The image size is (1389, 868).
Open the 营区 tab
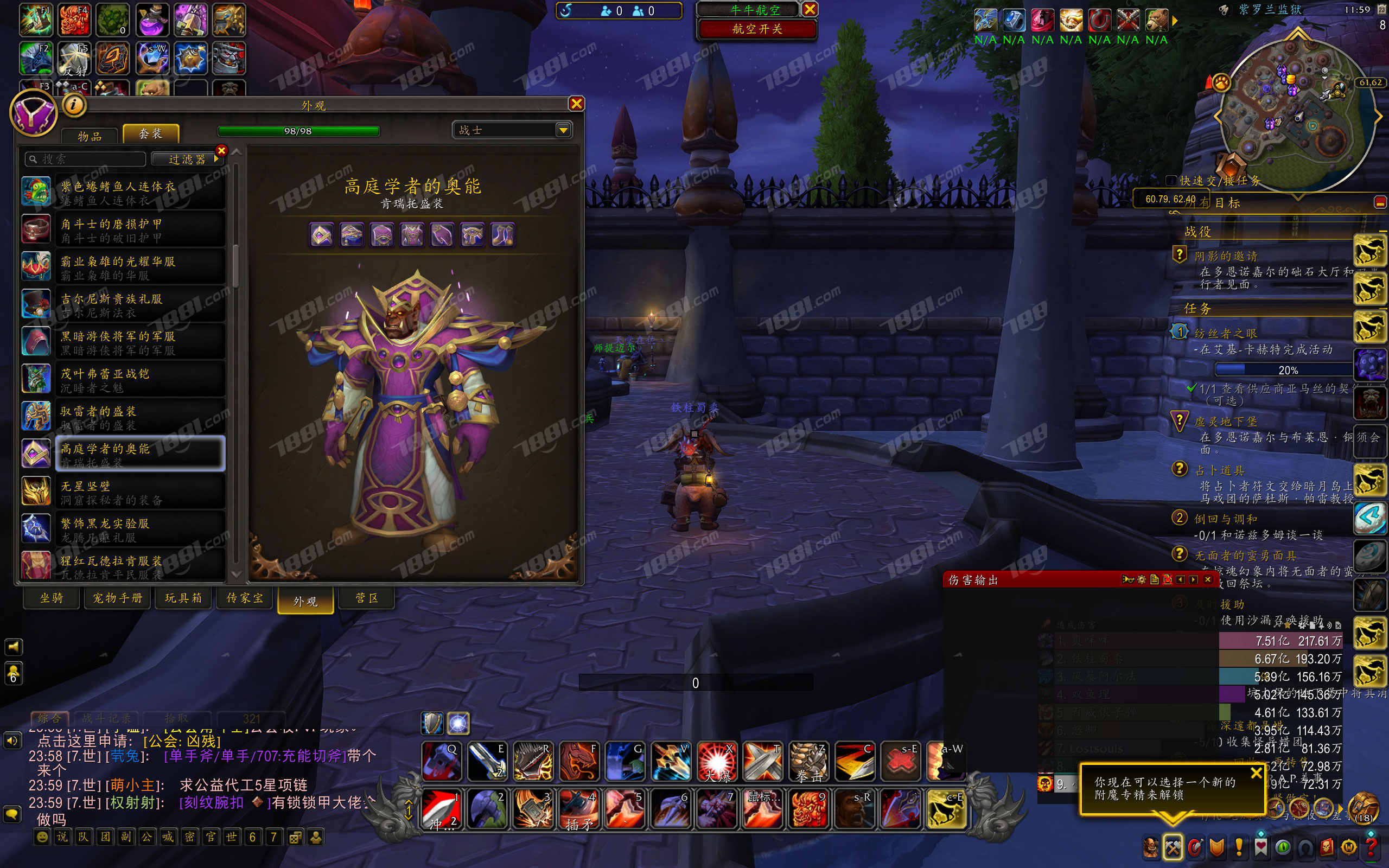tap(366, 598)
